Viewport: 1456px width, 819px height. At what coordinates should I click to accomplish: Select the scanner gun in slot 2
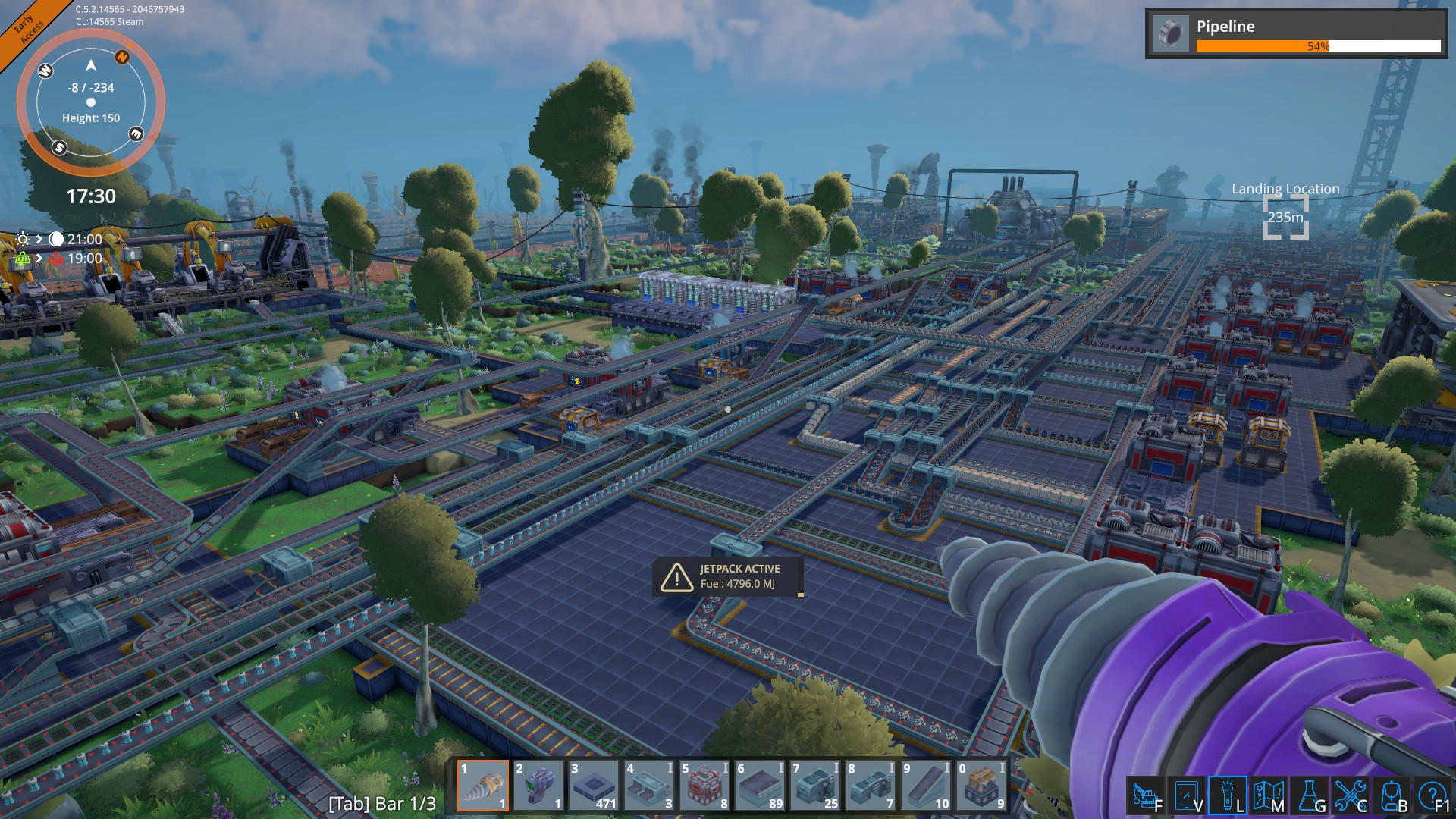(538, 786)
